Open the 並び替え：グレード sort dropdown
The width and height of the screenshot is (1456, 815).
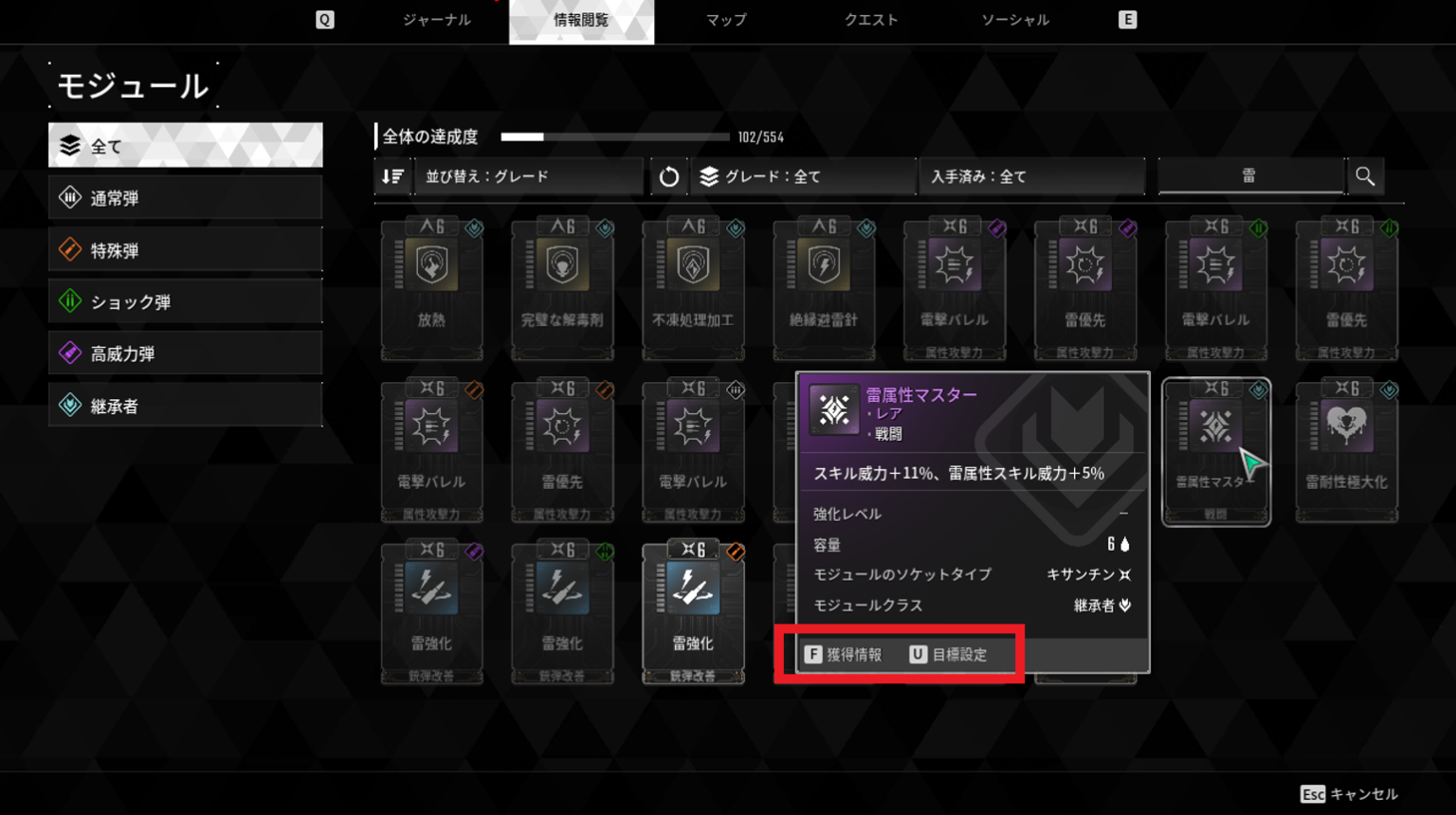pos(528,175)
